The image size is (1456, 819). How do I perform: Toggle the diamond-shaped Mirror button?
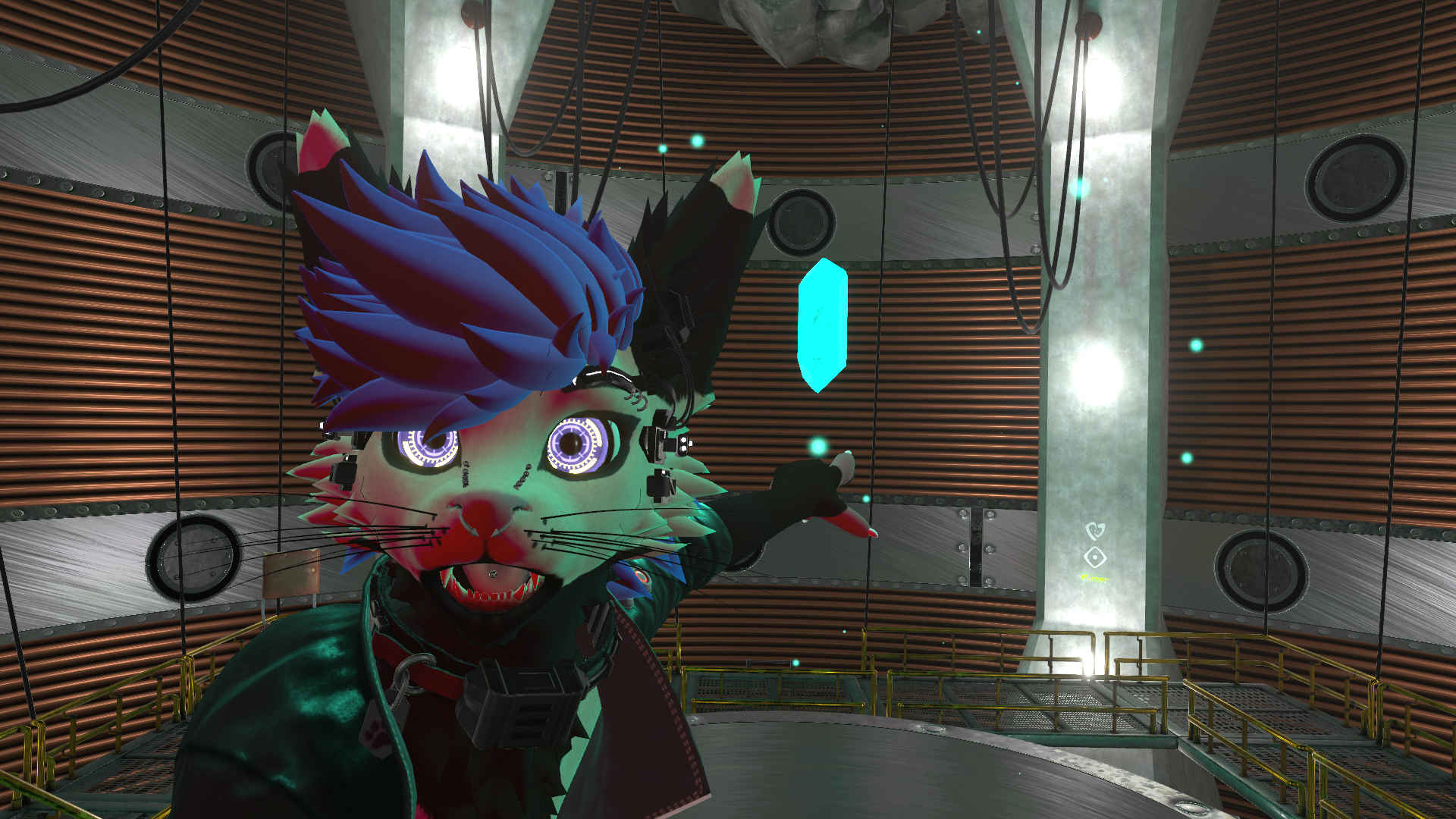(x=1094, y=558)
